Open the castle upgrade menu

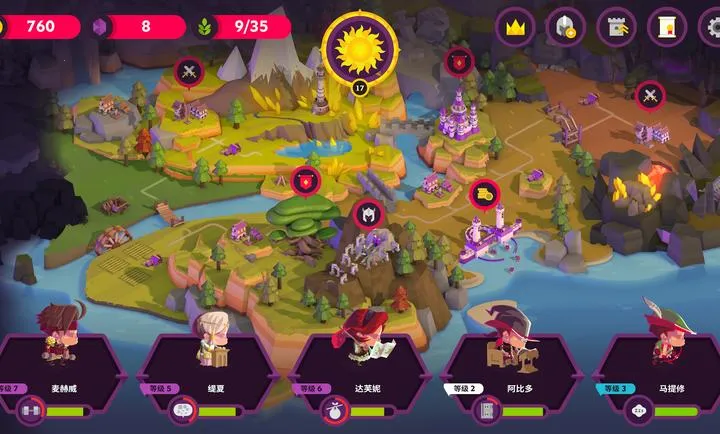coord(616,27)
